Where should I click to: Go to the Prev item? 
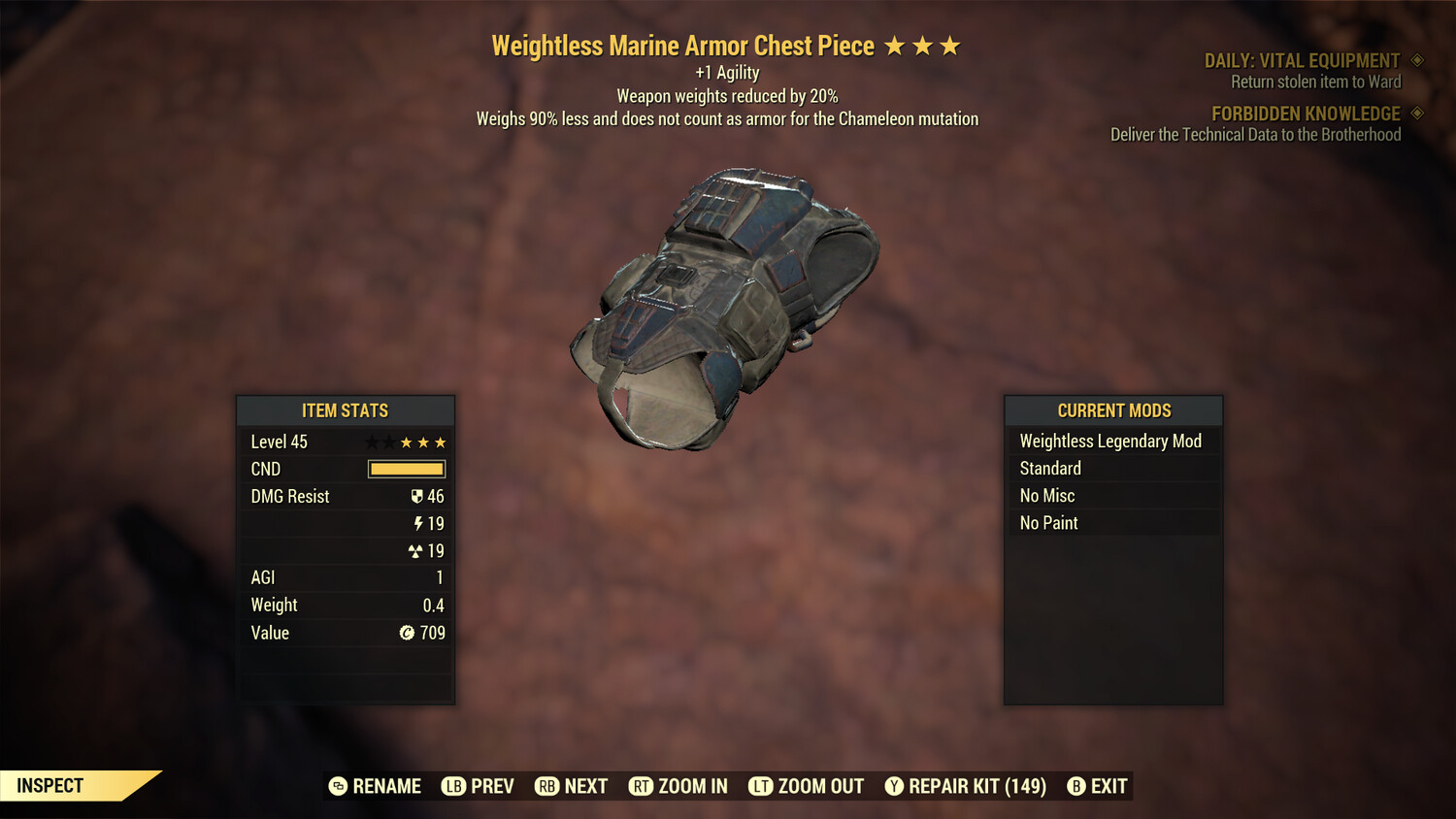(x=479, y=786)
